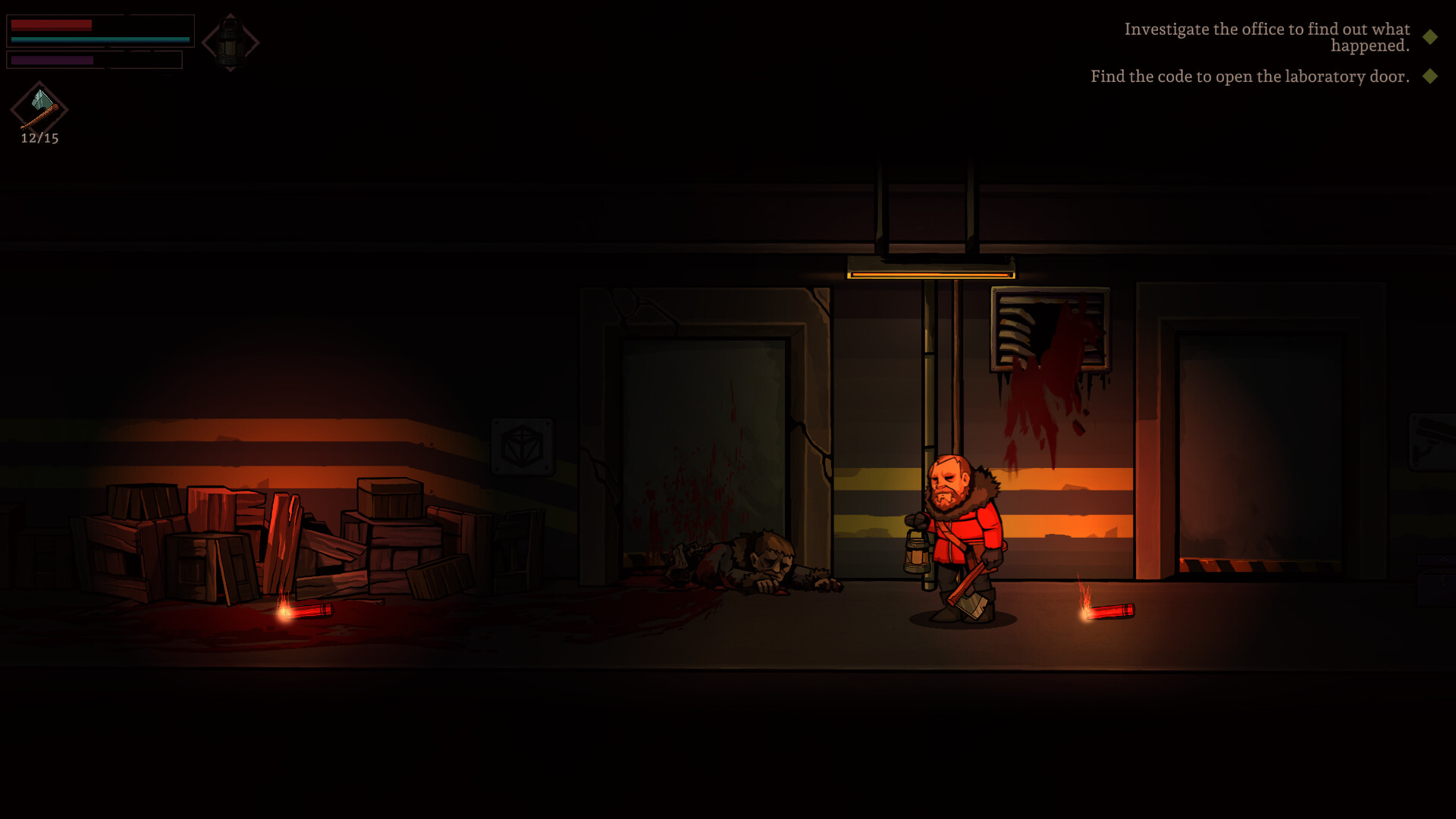
Task: Click the quest diamond marker for laboratory door objective
Action: [x=1429, y=76]
